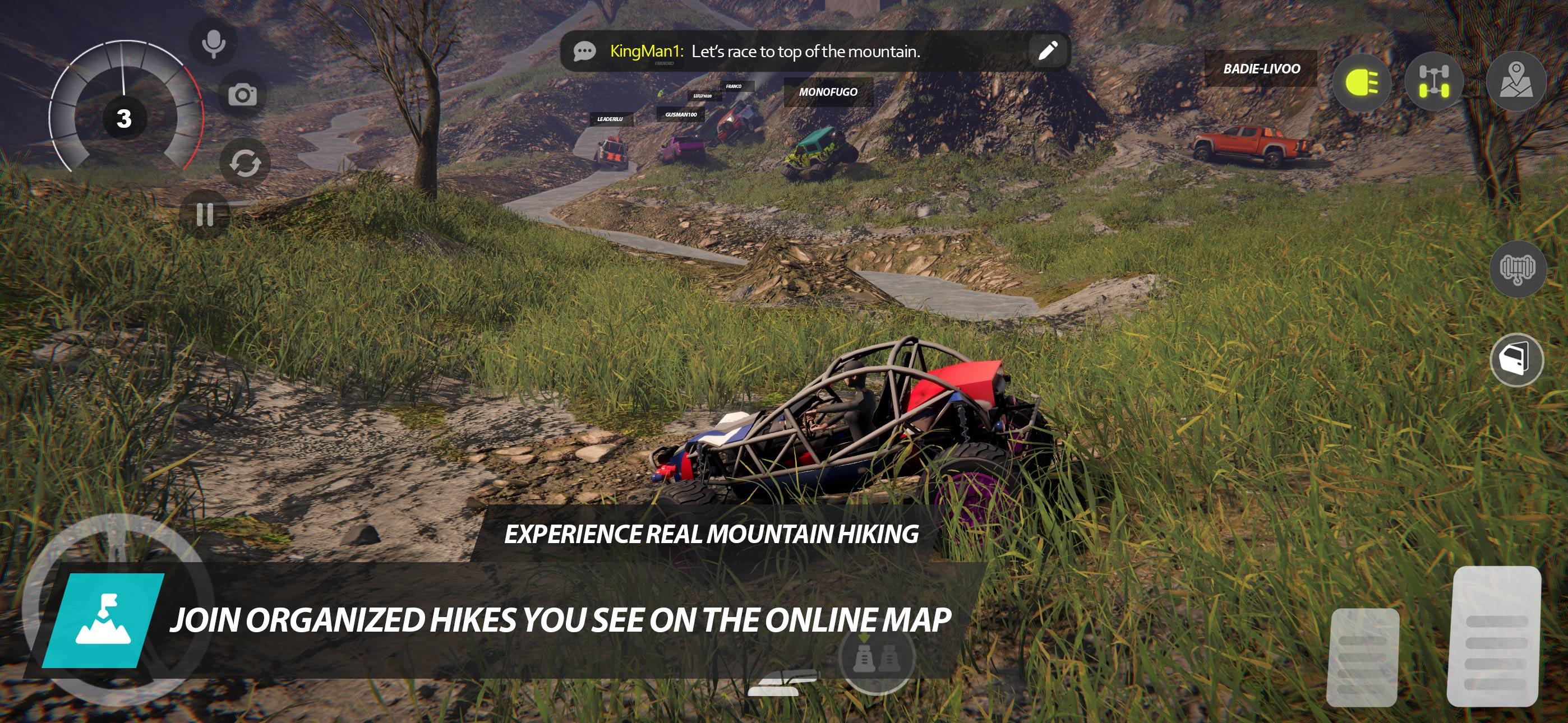
Task: Tap the gear indicator showing 3
Action: coord(123,119)
